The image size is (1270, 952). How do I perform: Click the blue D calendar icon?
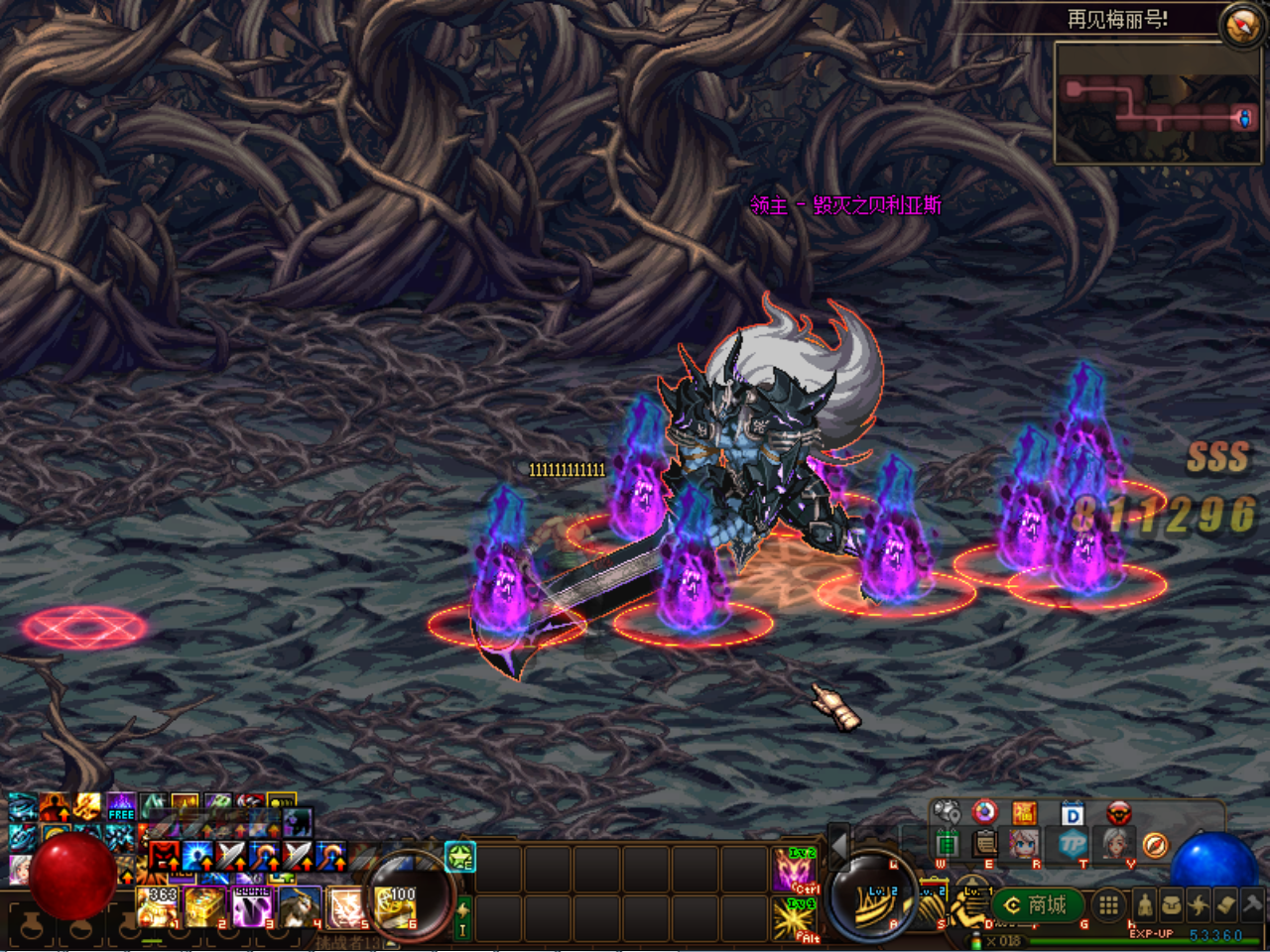[1072, 814]
